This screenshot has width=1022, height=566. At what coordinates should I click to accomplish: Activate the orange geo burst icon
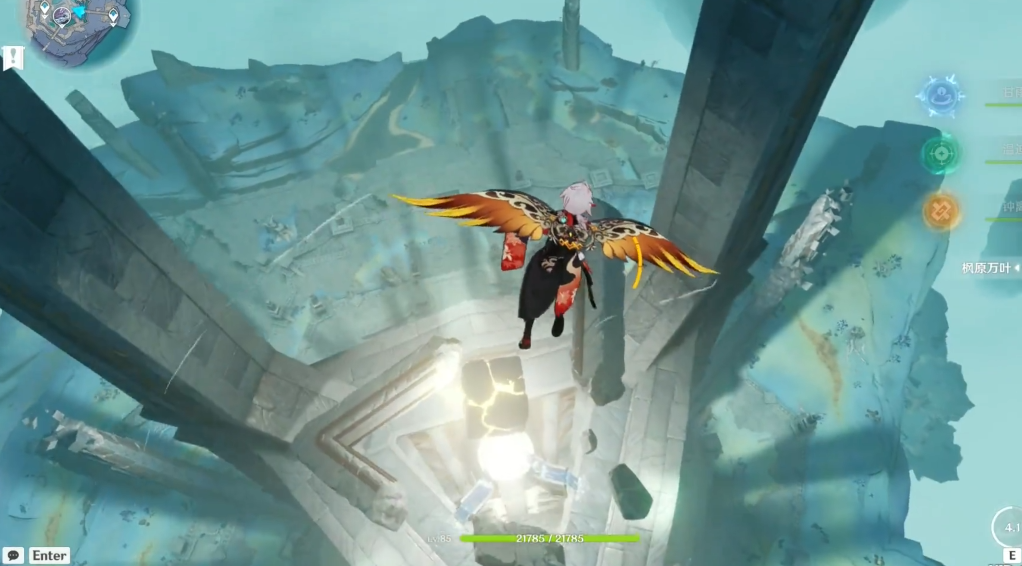940,211
